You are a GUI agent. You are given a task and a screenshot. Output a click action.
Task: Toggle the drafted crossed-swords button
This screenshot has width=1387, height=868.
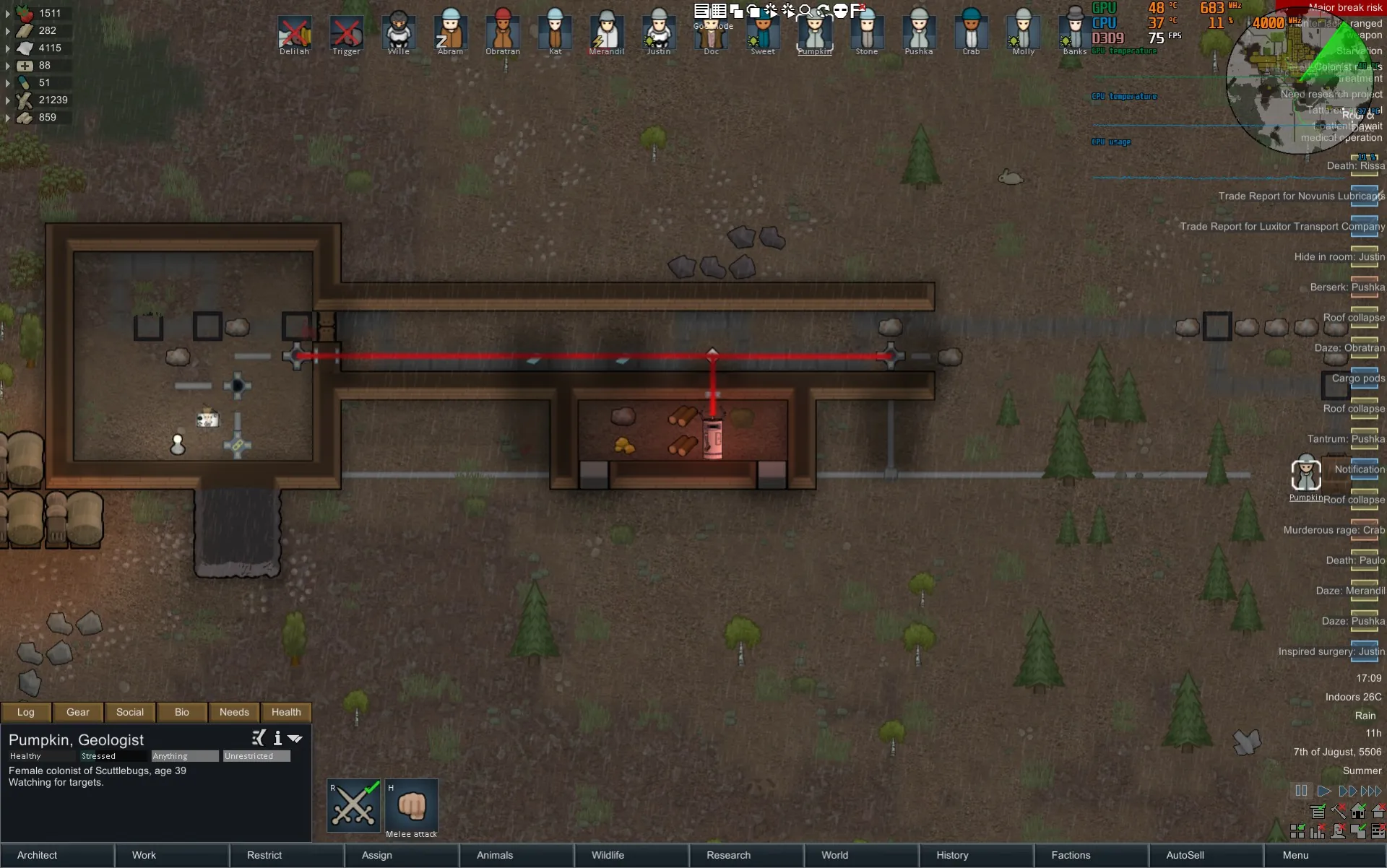[354, 806]
